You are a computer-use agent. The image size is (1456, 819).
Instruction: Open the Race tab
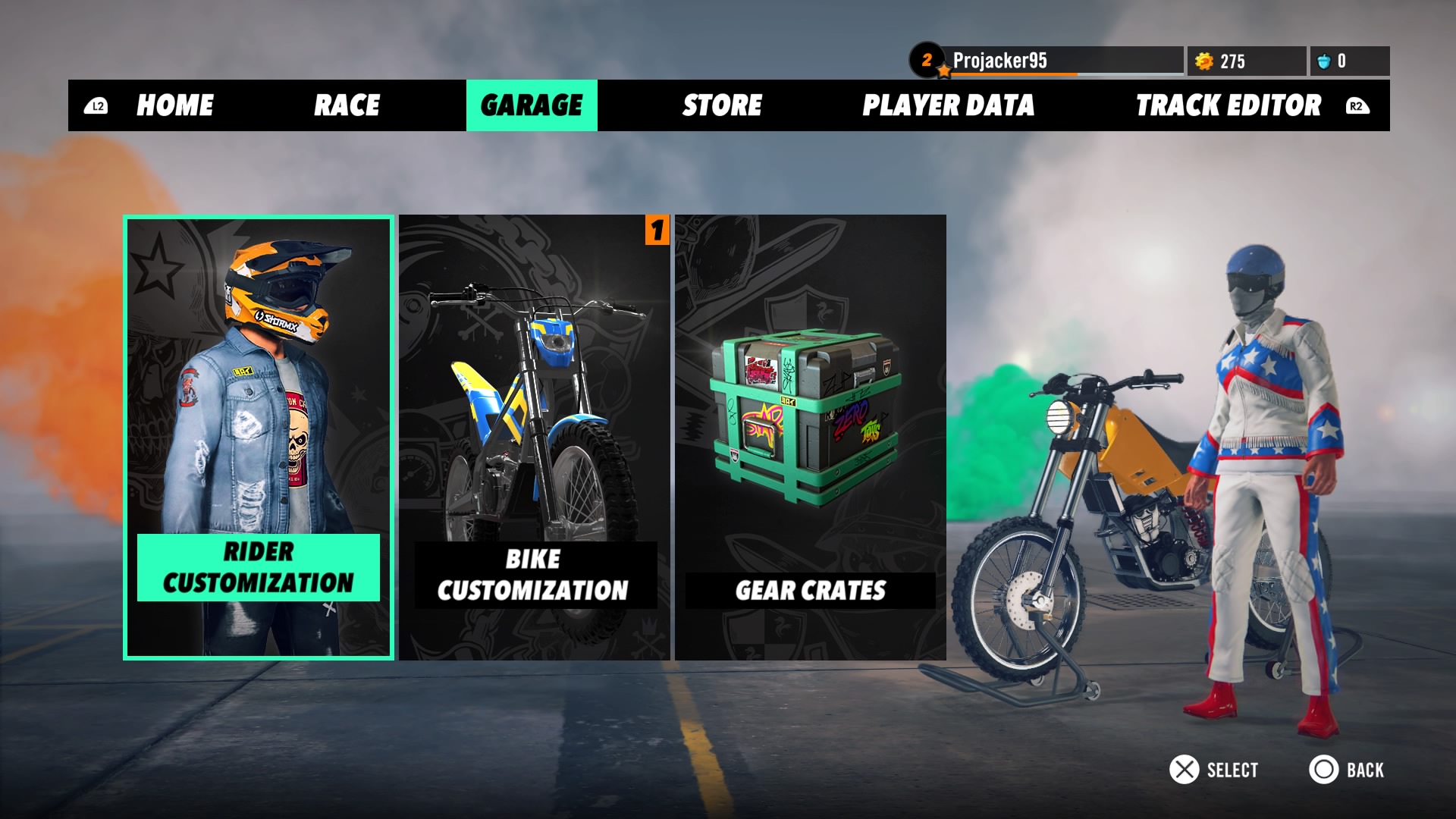coord(347,105)
